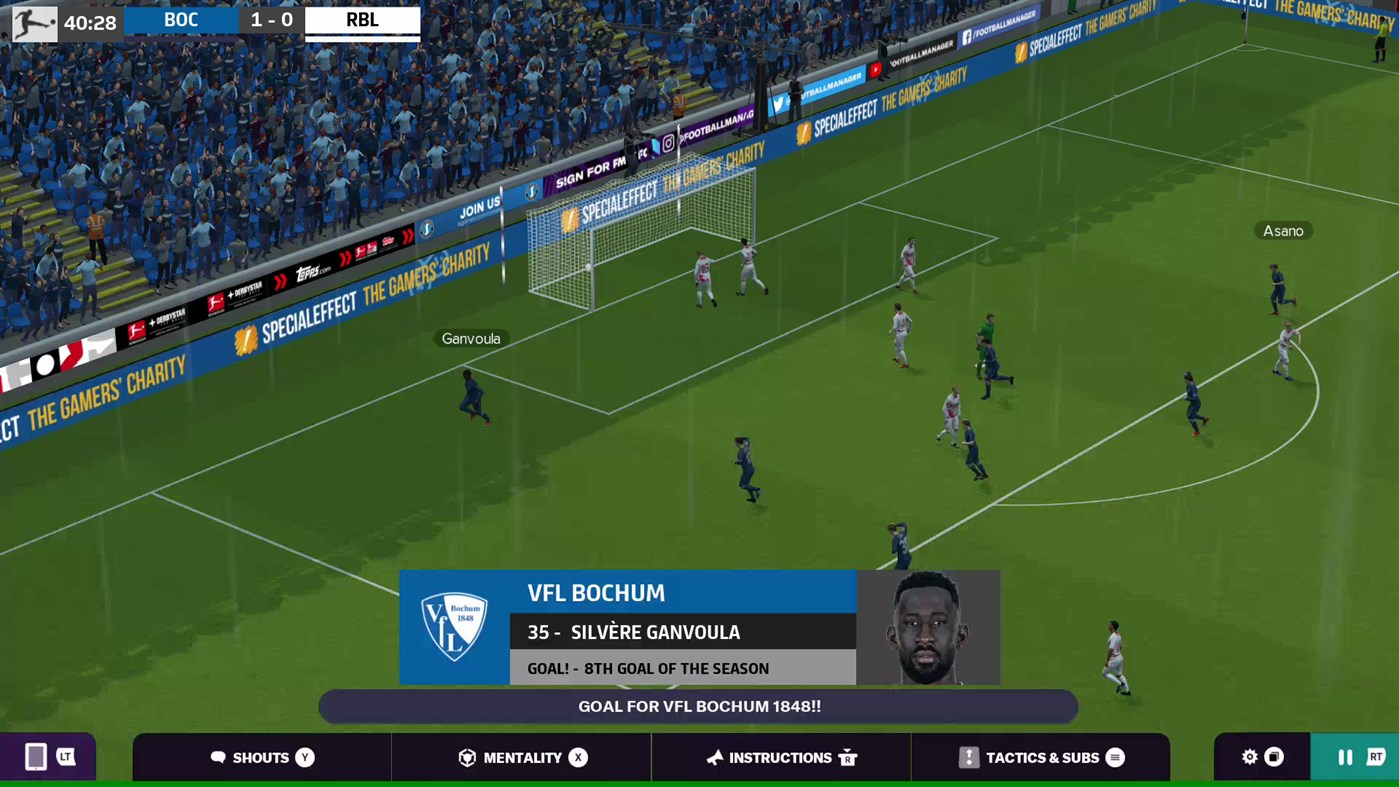1399x787 pixels.
Task: Click the Asano player name label
Action: coord(1283,230)
